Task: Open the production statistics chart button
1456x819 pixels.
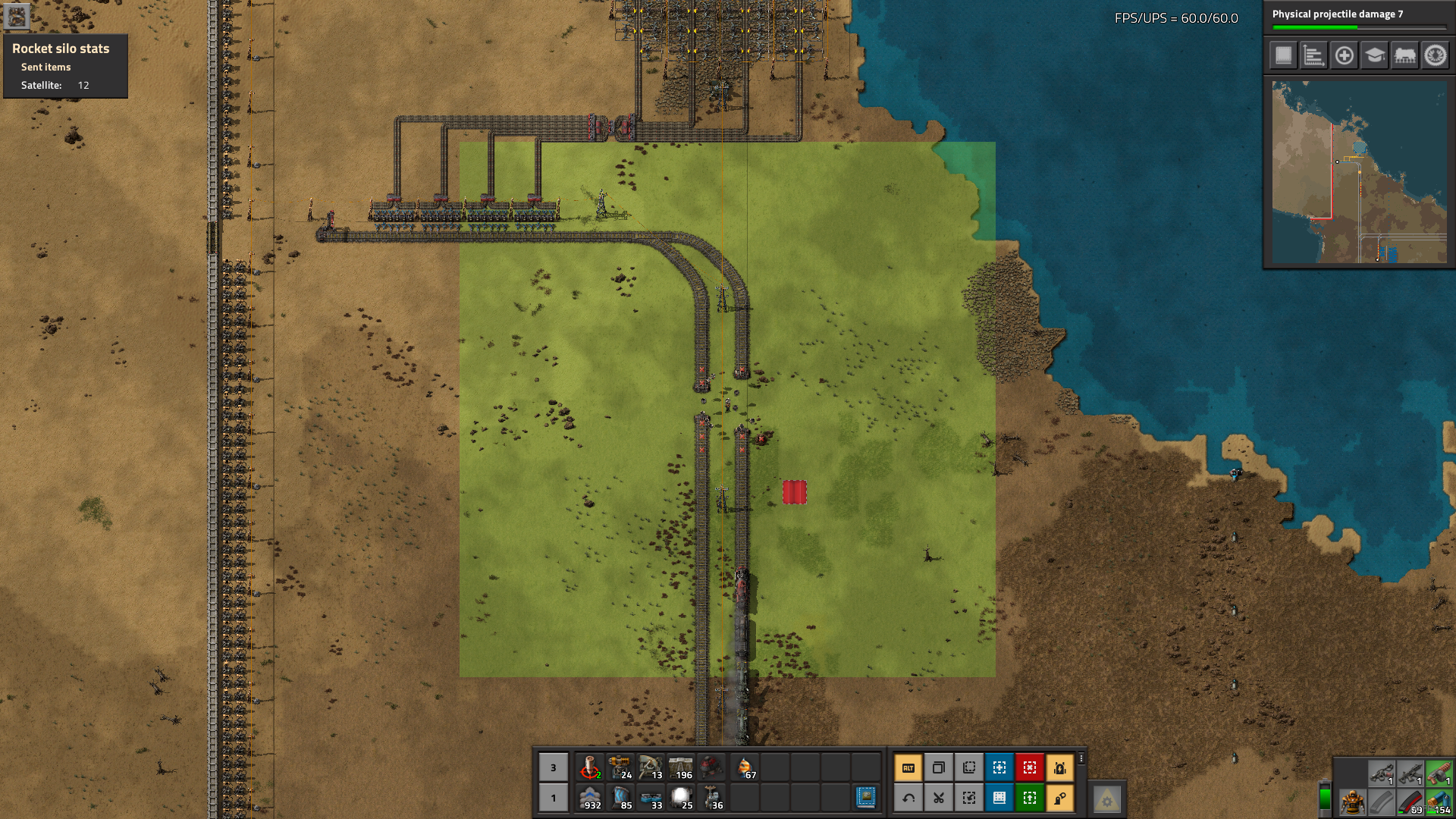Action: [x=1313, y=55]
